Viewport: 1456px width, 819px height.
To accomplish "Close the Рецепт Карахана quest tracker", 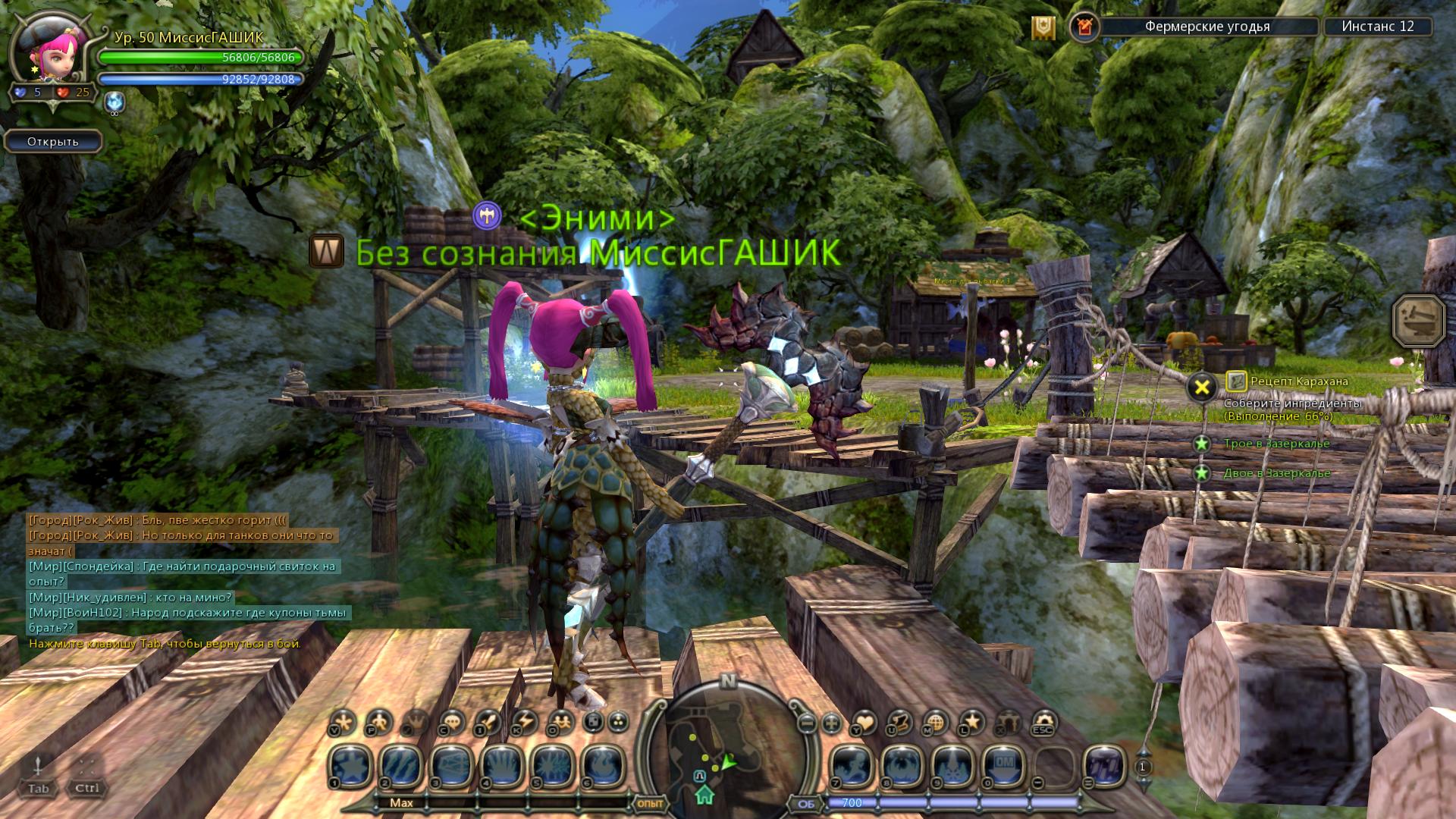I will (x=1201, y=388).
